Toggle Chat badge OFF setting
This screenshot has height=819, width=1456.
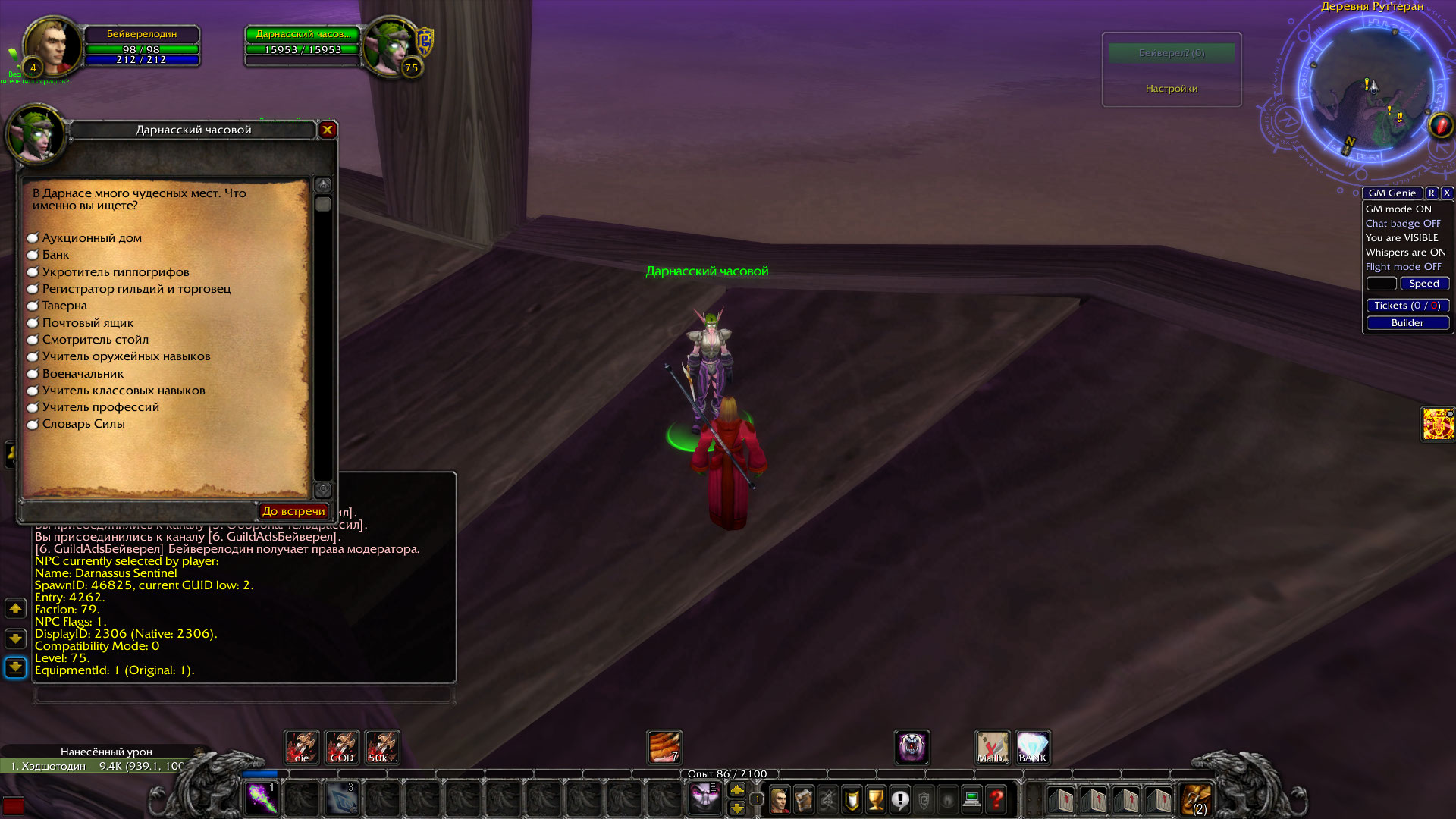click(1403, 223)
